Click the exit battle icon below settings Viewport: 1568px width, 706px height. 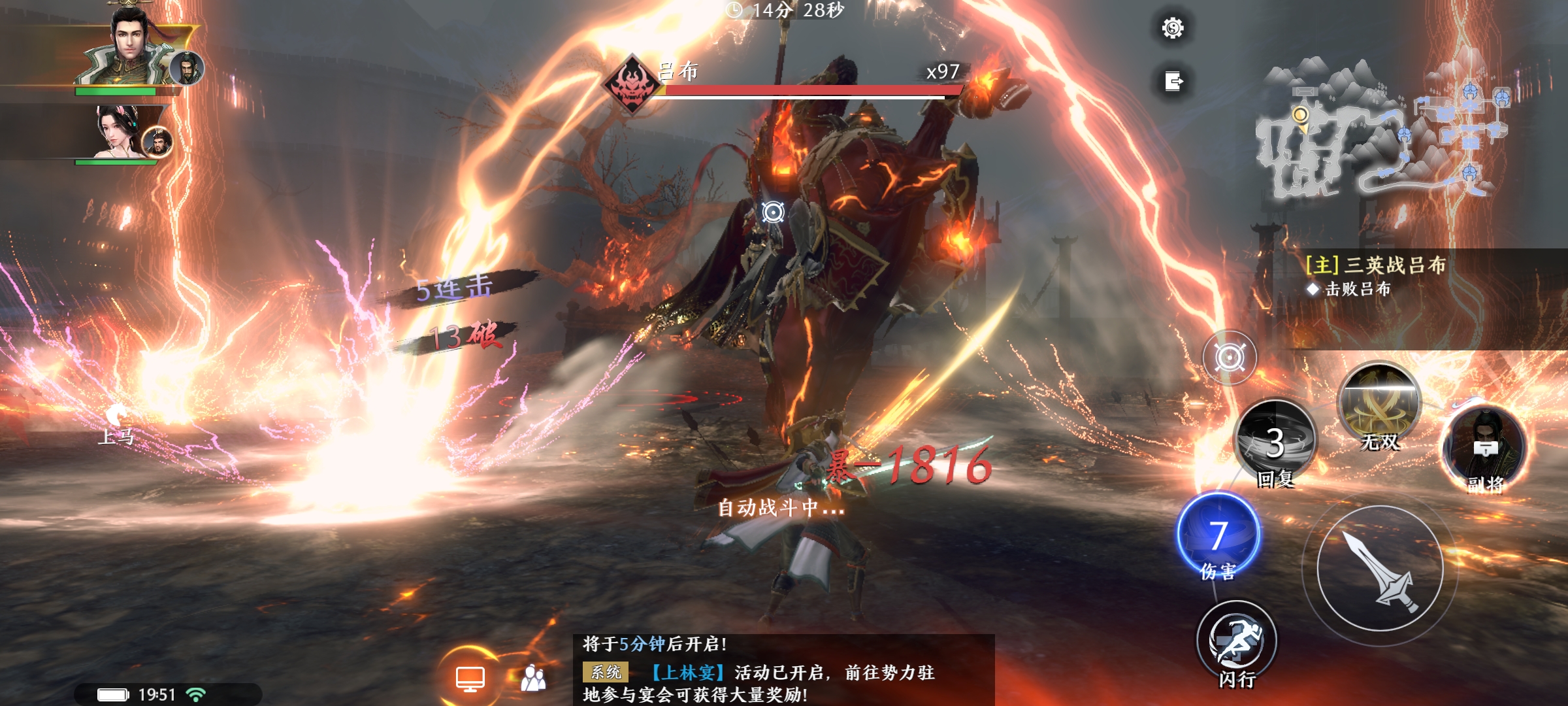[1174, 80]
